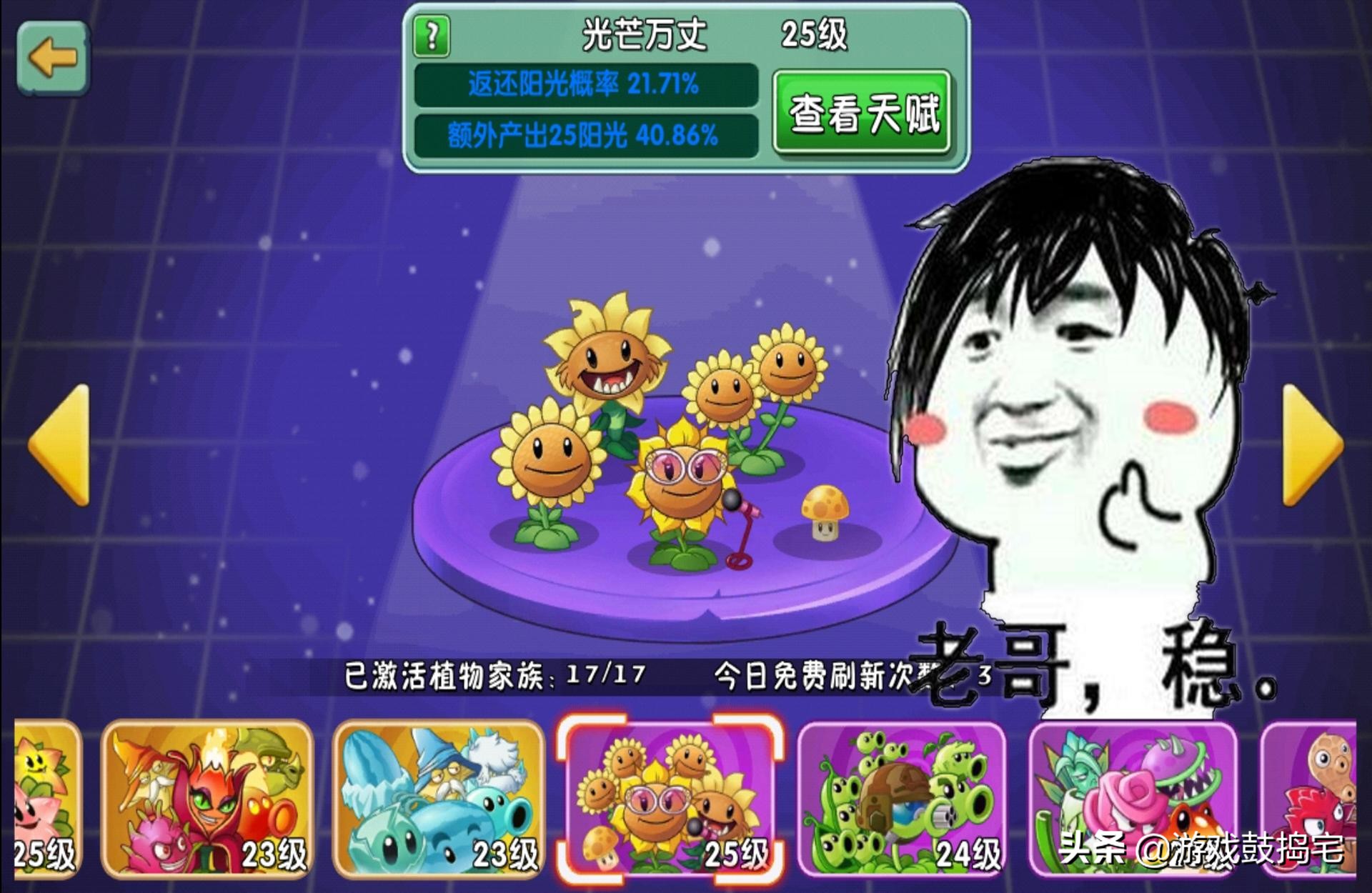The image size is (1372, 893).
Task: Select the sunflower family card
Action: (670, 799)
